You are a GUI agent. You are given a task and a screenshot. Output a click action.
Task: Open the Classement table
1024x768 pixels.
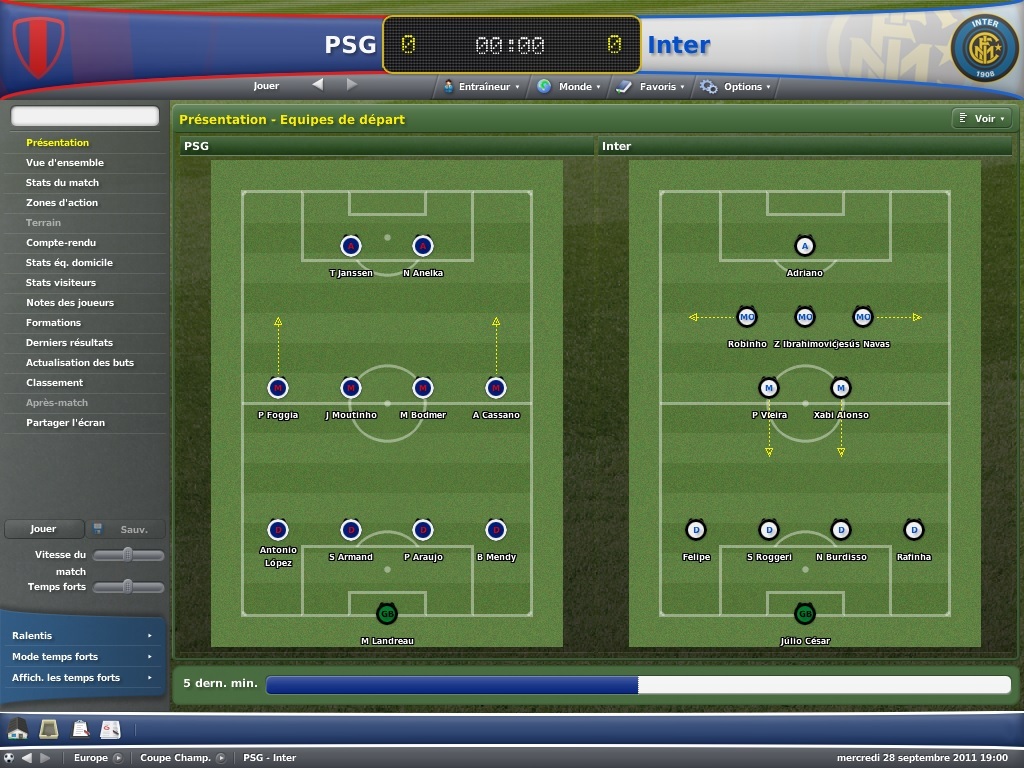point(54,383)
